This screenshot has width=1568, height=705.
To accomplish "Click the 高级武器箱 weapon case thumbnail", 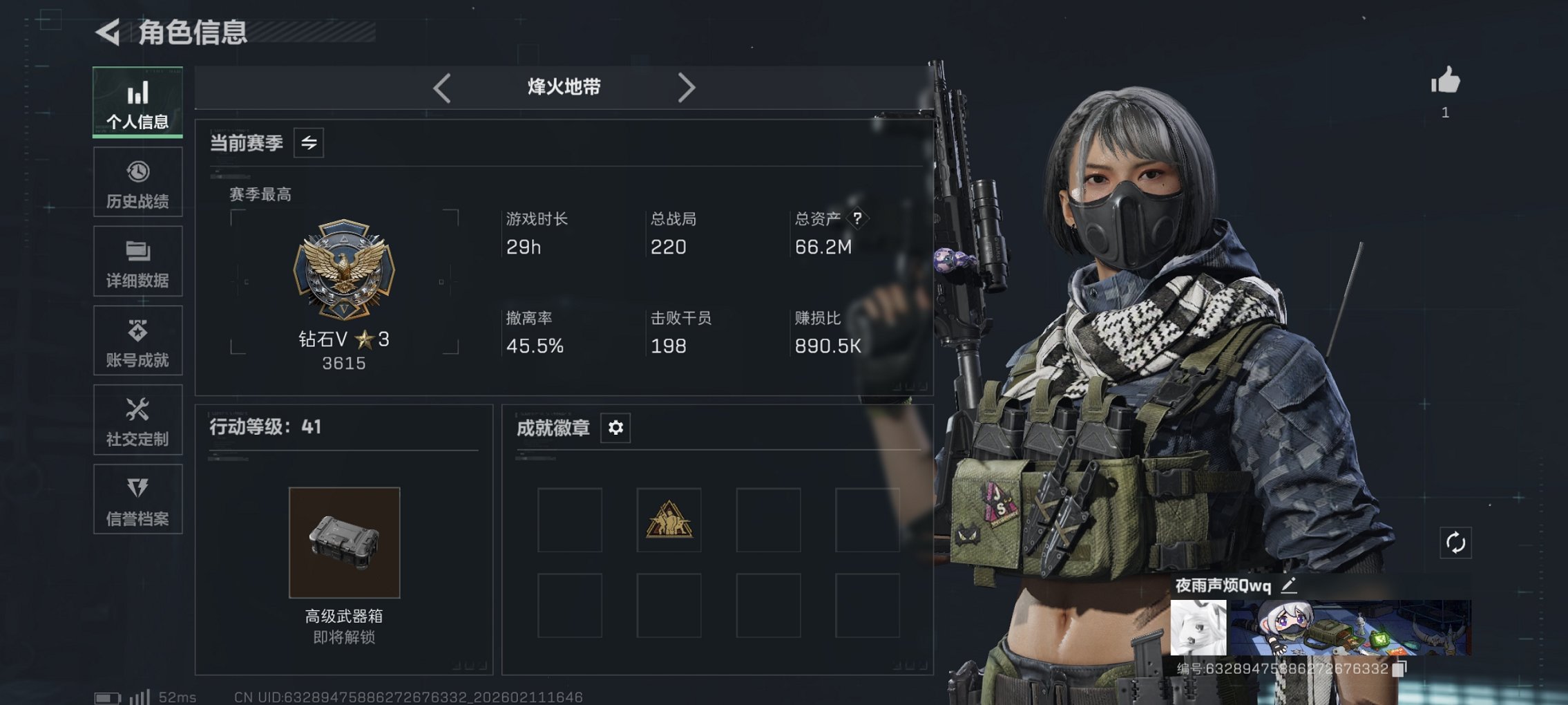I will tap(345, 543).
